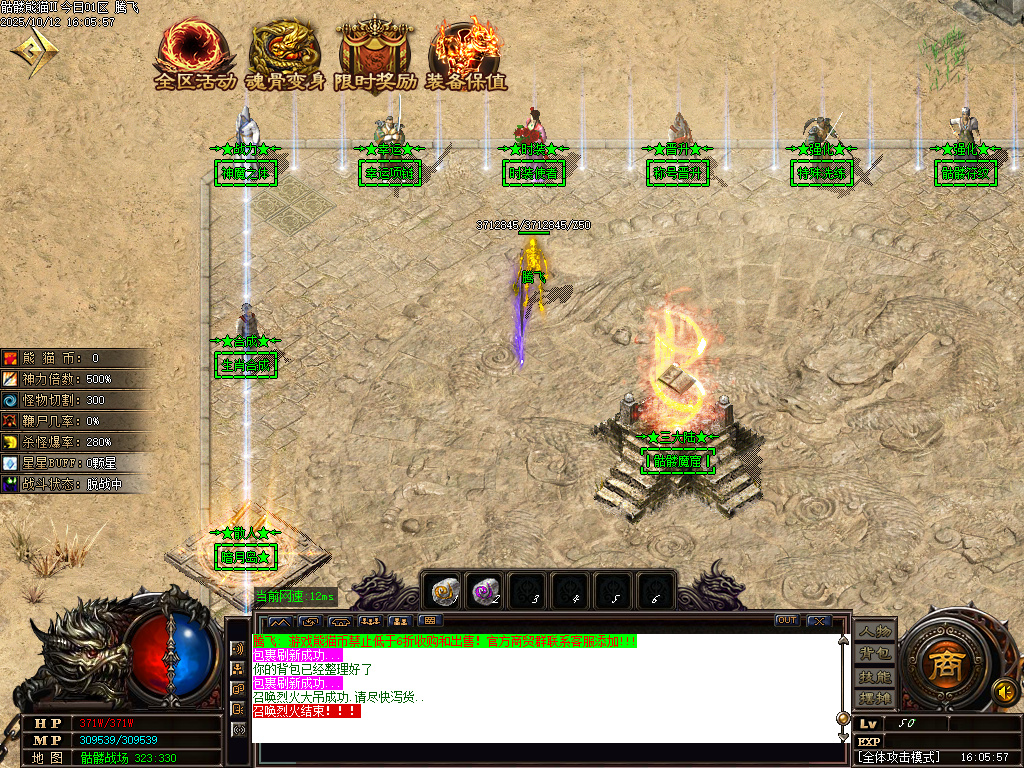The width and height of the screenshot is (1024, 768).
Task: Close with the X button beside OUT
Action: (819, 621)
